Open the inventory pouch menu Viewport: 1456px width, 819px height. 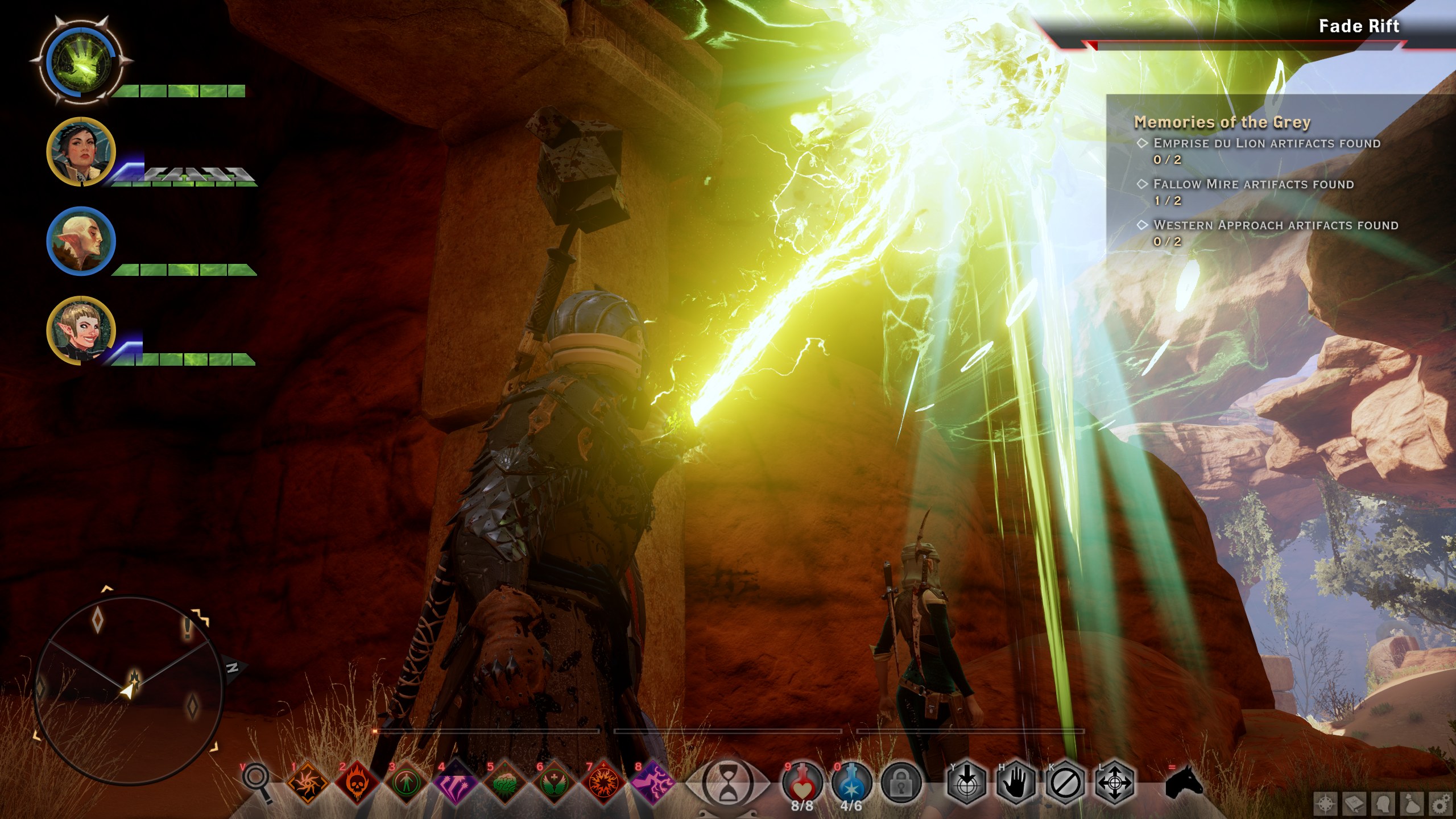[1412, 804]
